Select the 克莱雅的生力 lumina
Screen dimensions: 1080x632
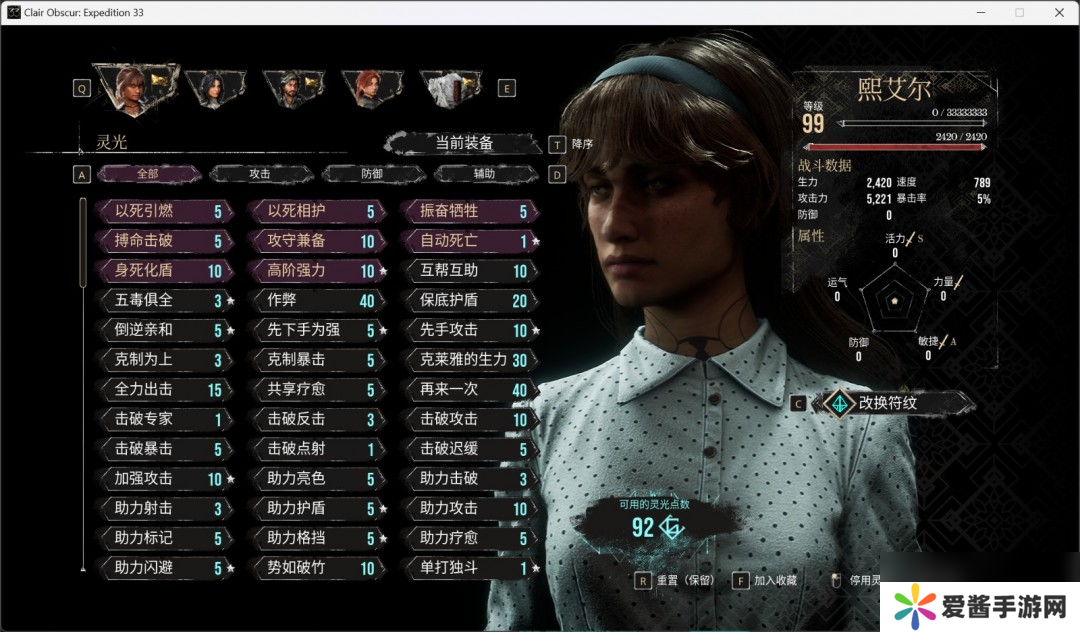coord(467,360)
